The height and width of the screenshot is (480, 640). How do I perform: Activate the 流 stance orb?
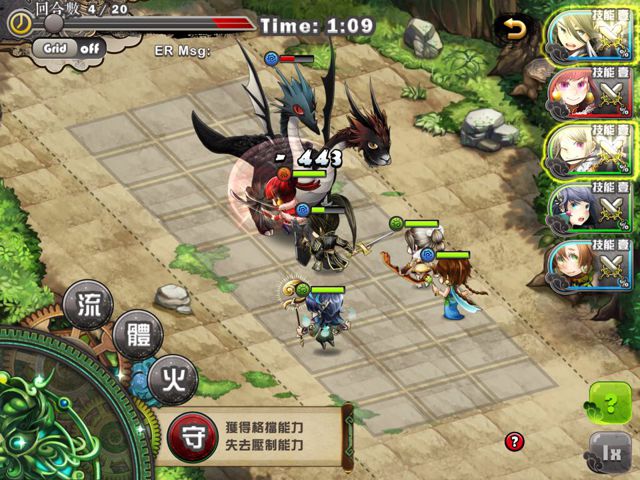point(88,305)
